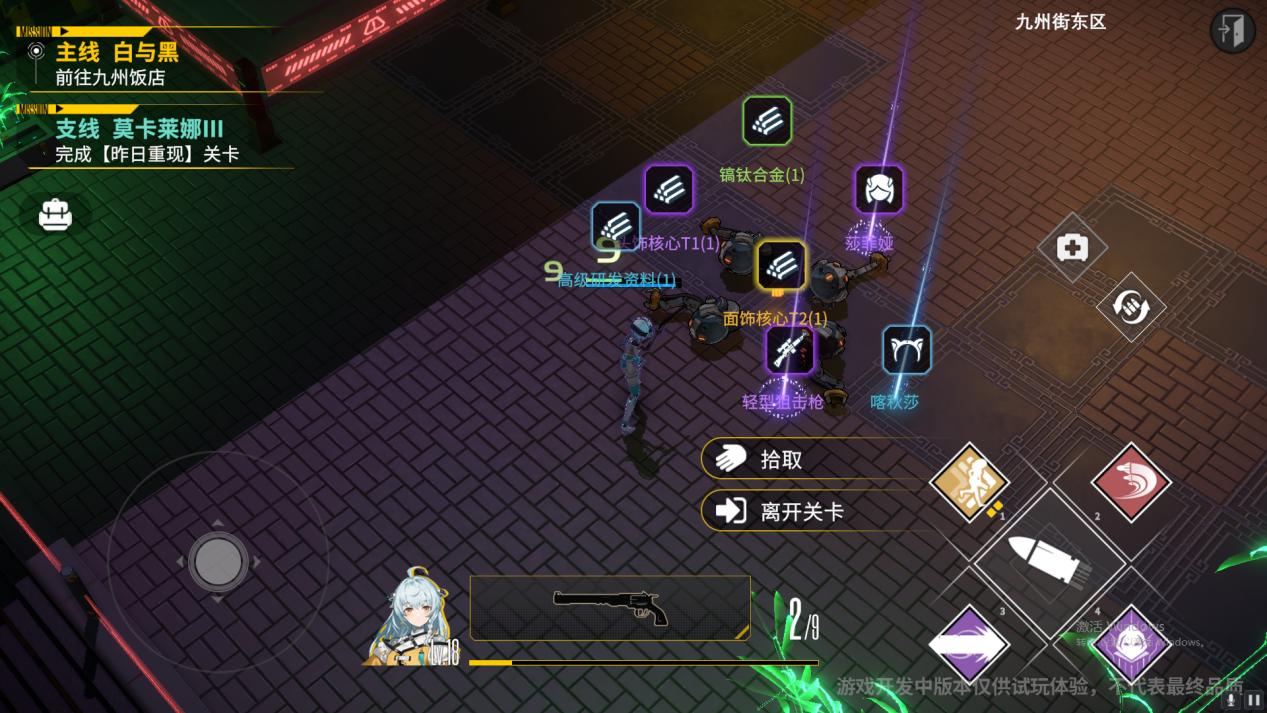Tap the 拾取 pickup button
This screenshot has height=713, width=1267.
(x=800, y=459)
